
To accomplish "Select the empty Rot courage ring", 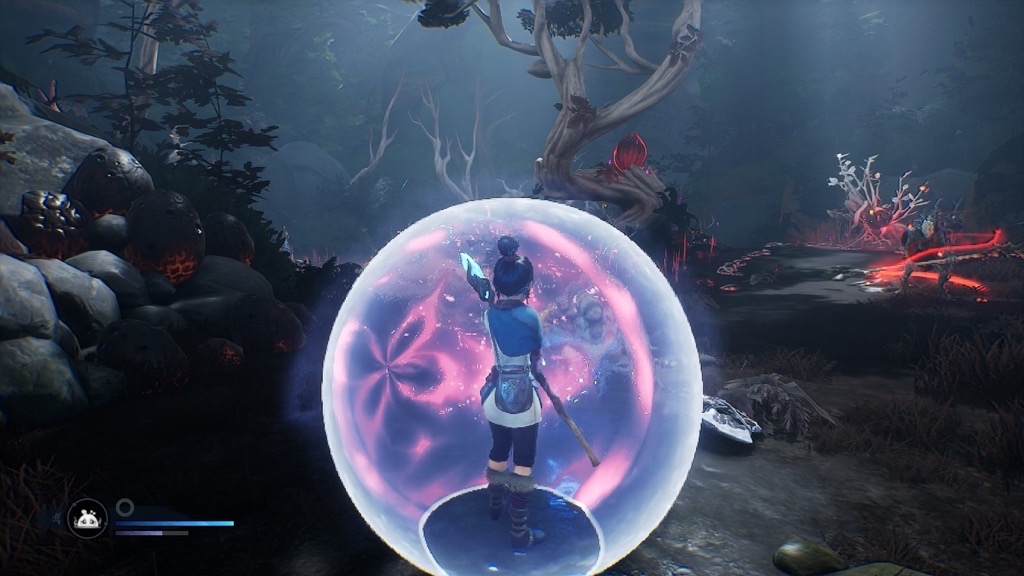I will point(124,507).
